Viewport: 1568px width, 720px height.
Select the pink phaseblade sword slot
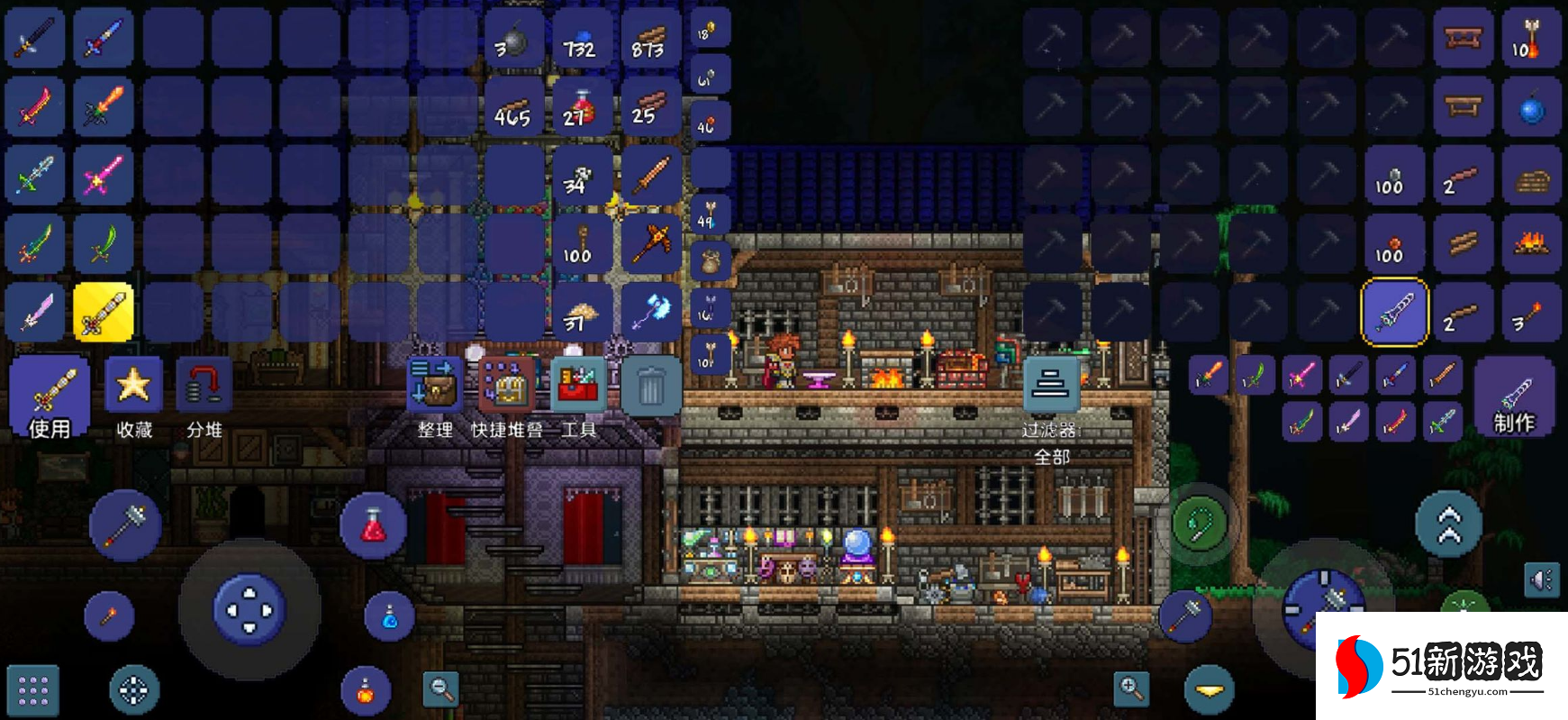click(103, 175)
